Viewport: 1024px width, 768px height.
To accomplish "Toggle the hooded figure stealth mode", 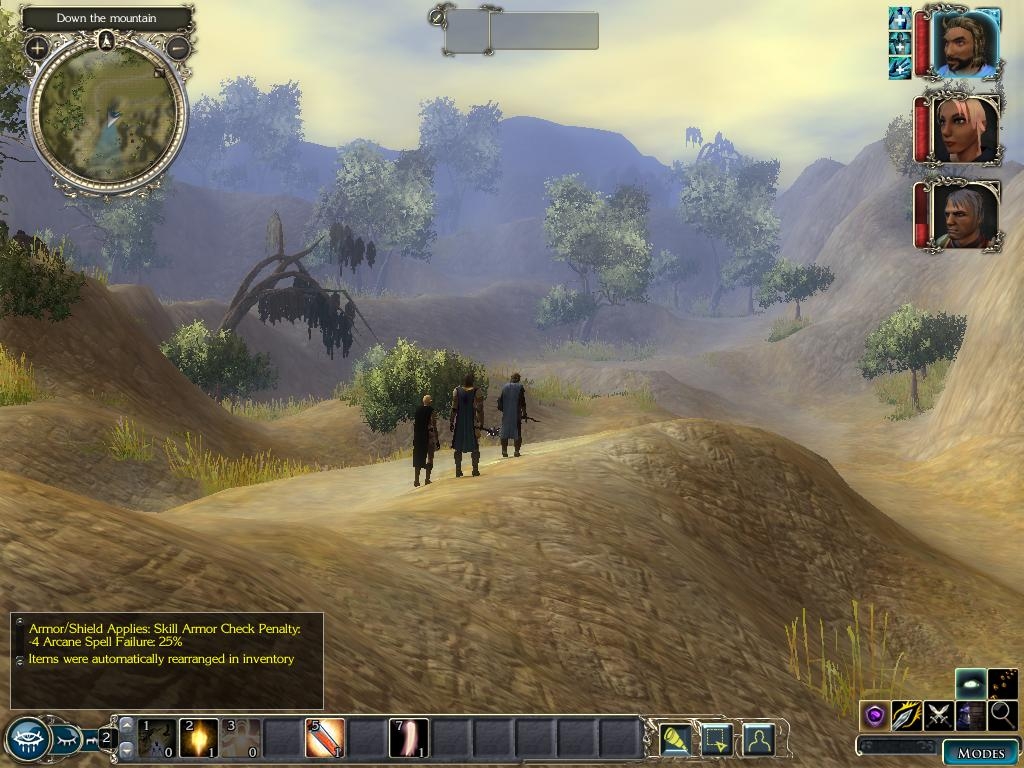I will [970, 715].
